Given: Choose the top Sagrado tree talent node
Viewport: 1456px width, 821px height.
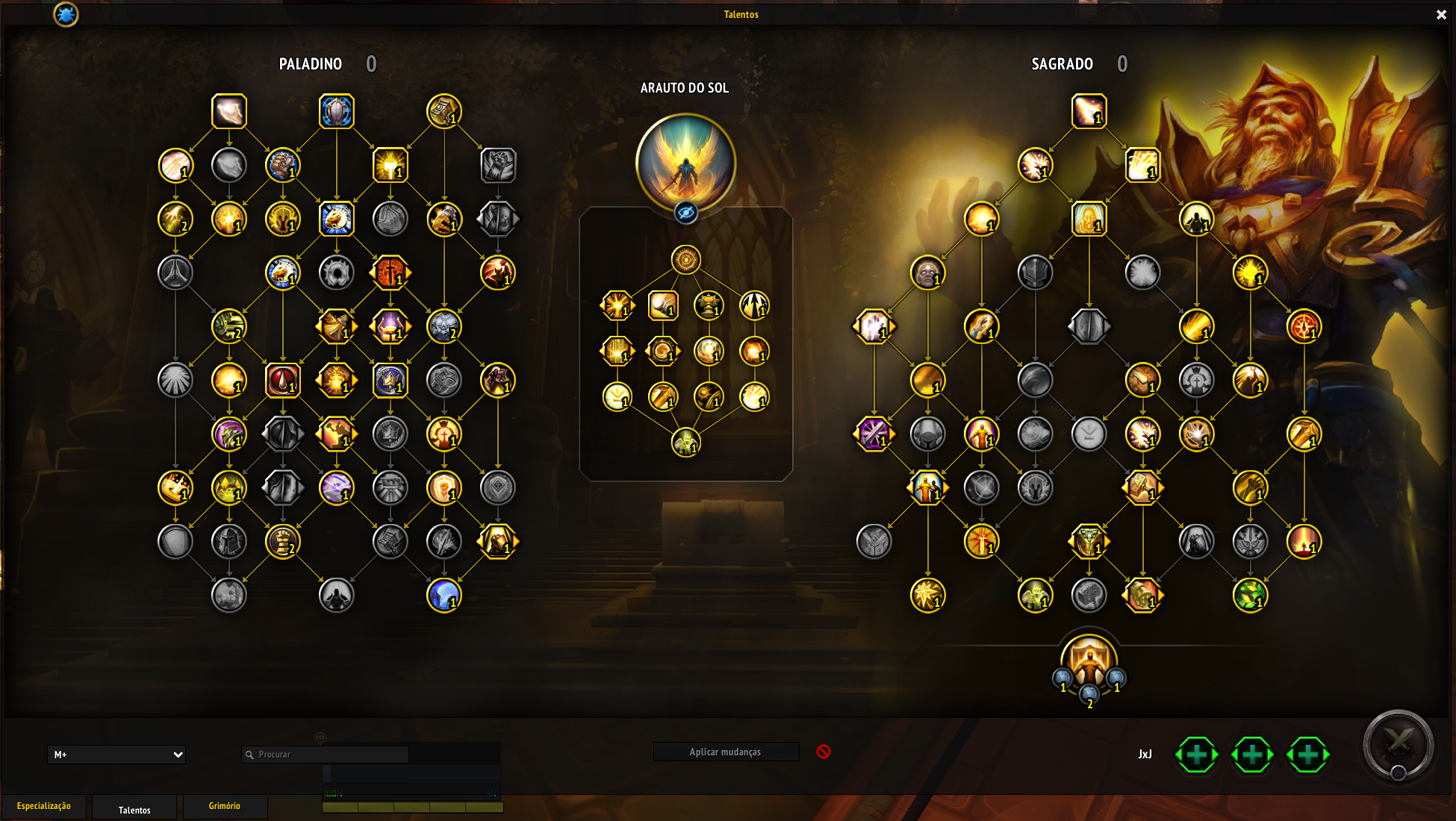Looking at the screenshot, I should click(1089, 112).
